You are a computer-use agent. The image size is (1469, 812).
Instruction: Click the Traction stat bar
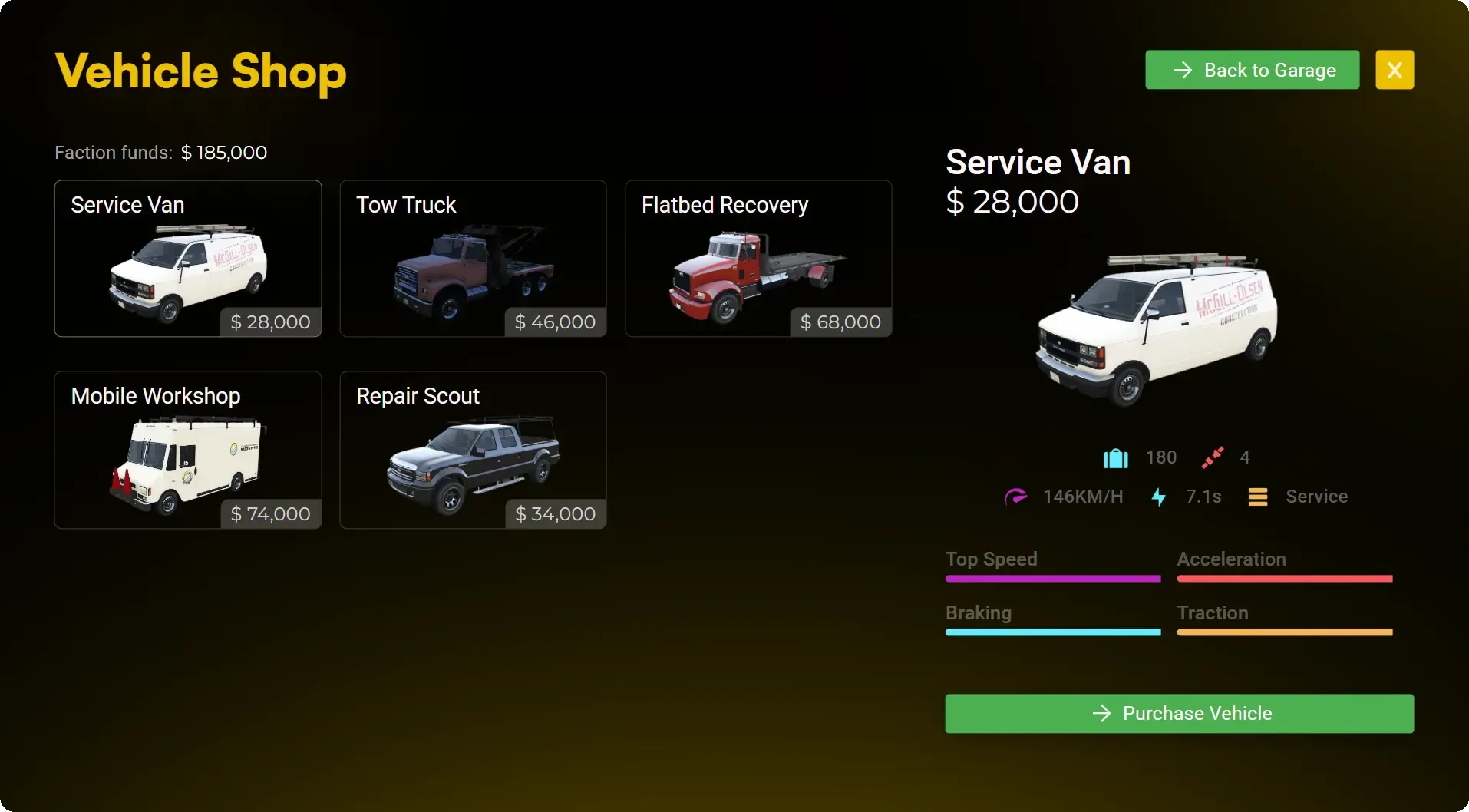1284,632
